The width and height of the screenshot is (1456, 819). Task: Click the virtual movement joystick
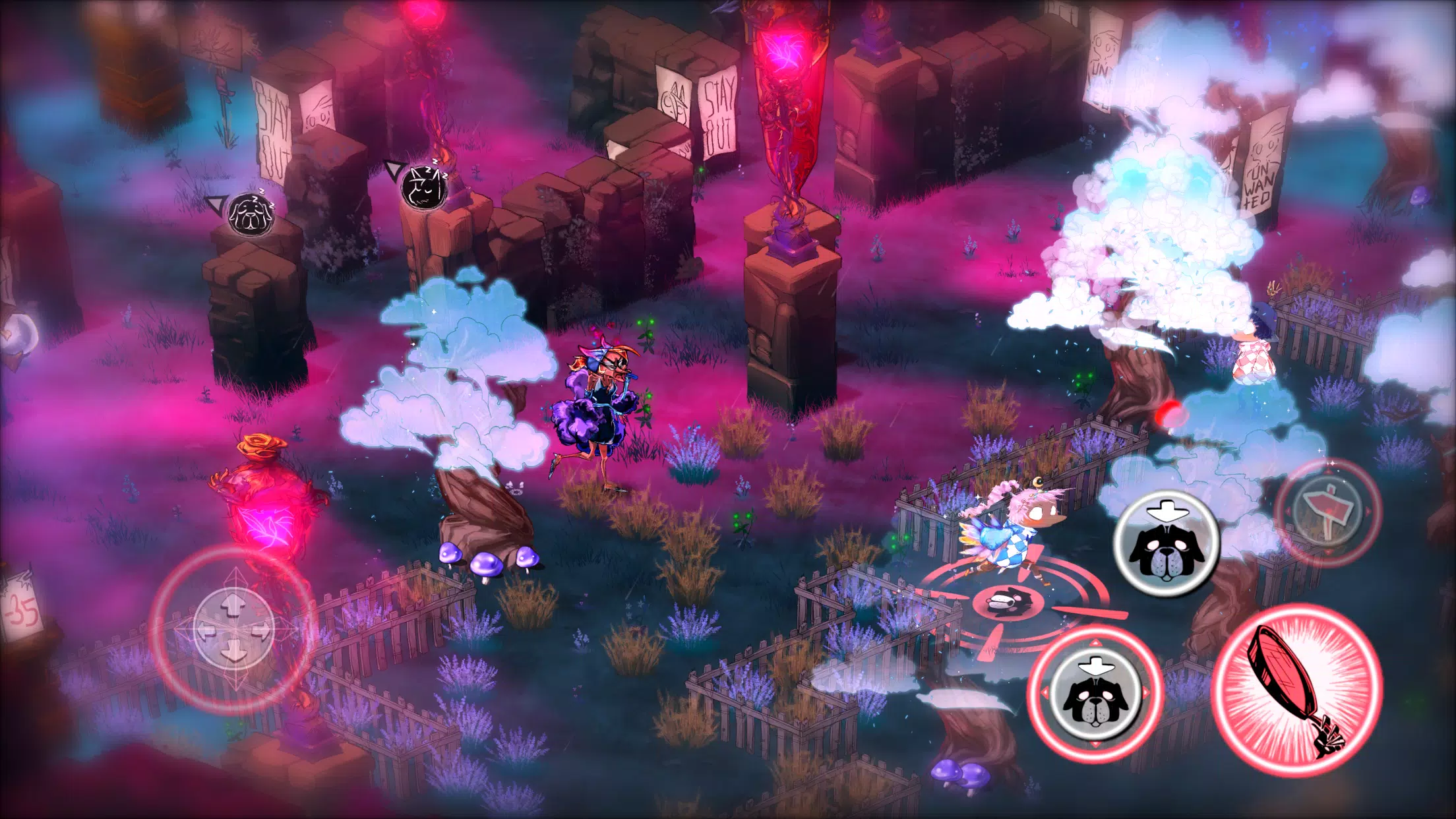(x=234, y=630)
